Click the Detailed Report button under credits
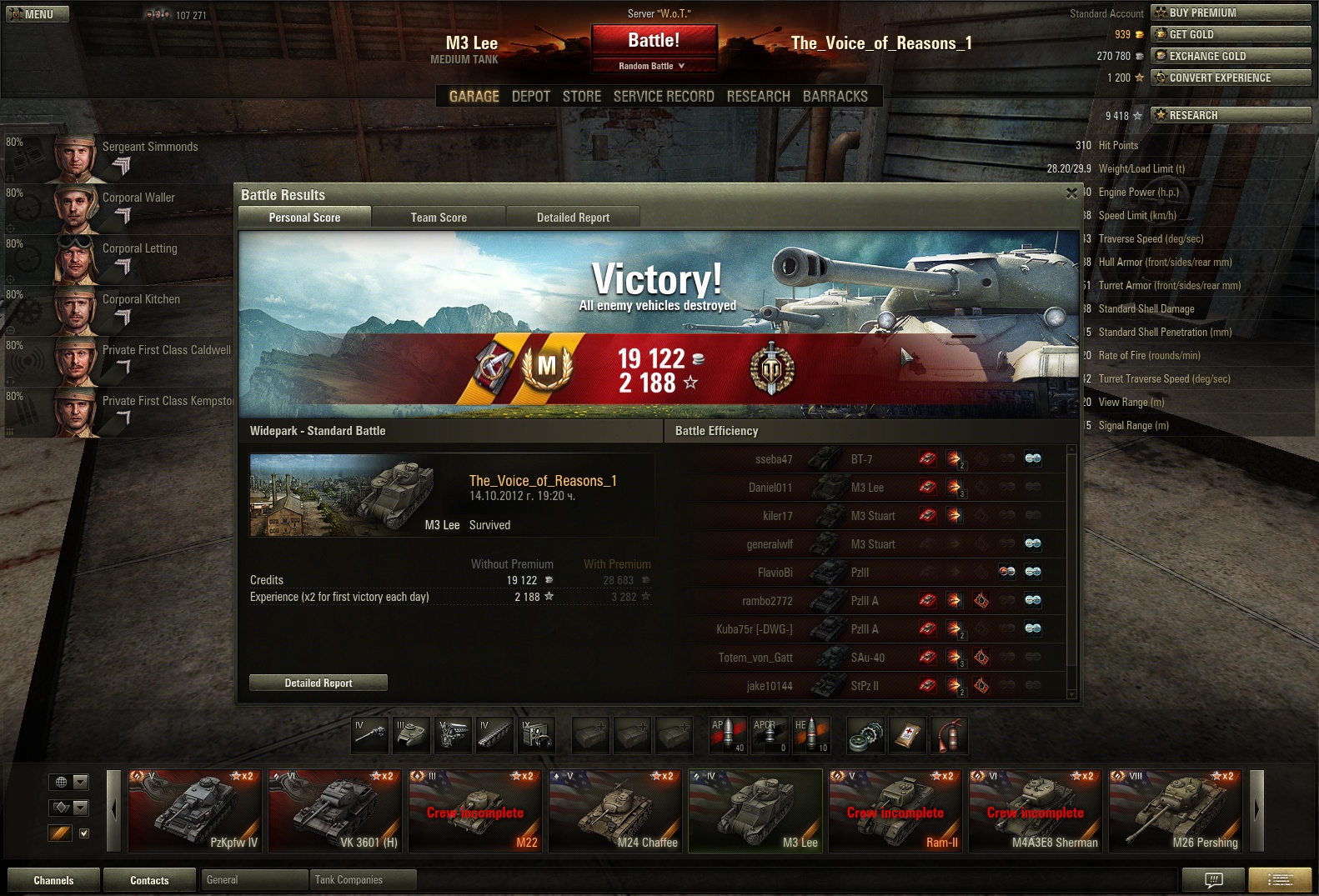This screenshot has width=1319, height=896. [x=318, y=683]
